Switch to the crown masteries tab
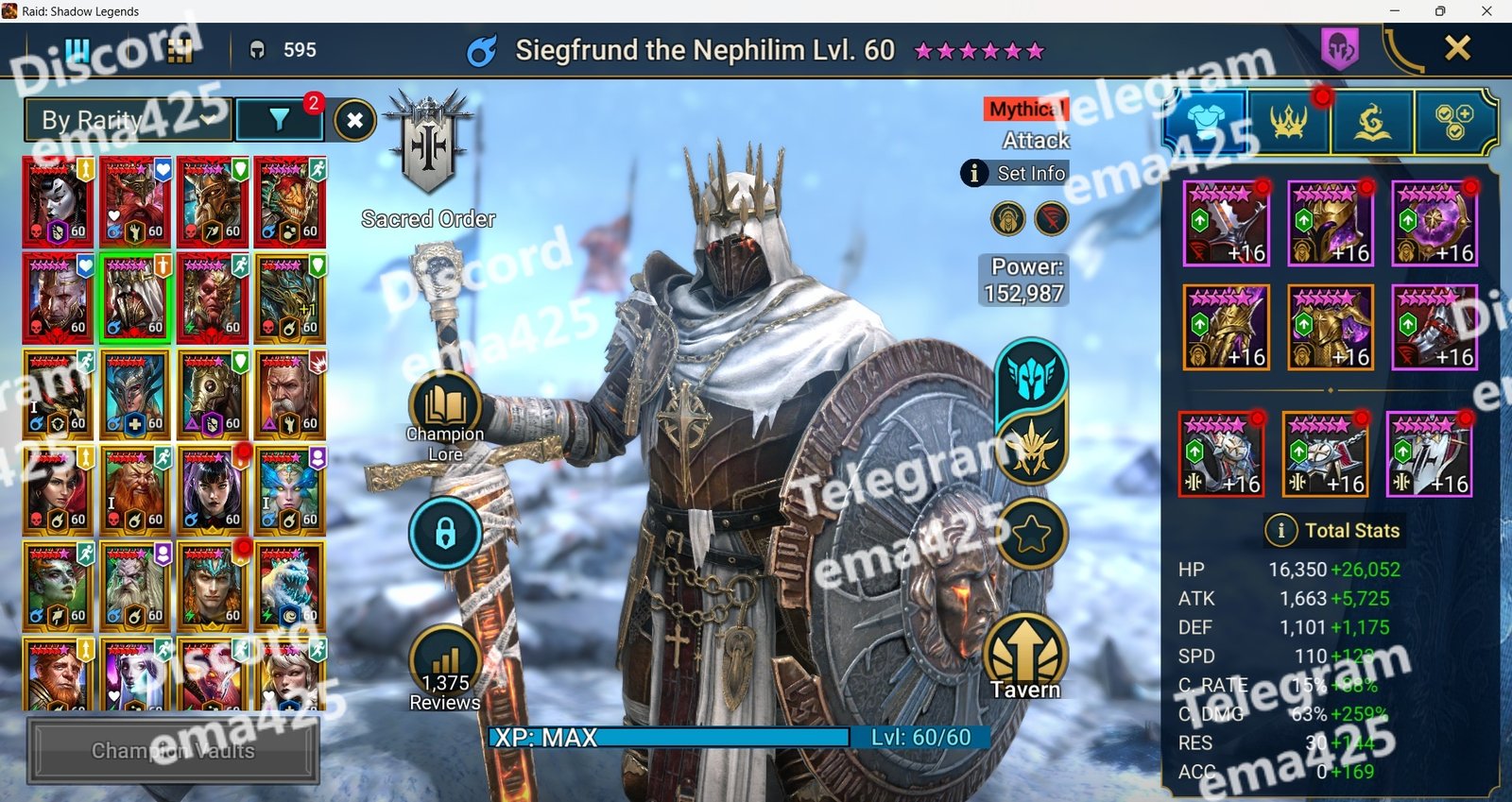This screenshot has width=1512, height=802. click(1288, 122)
